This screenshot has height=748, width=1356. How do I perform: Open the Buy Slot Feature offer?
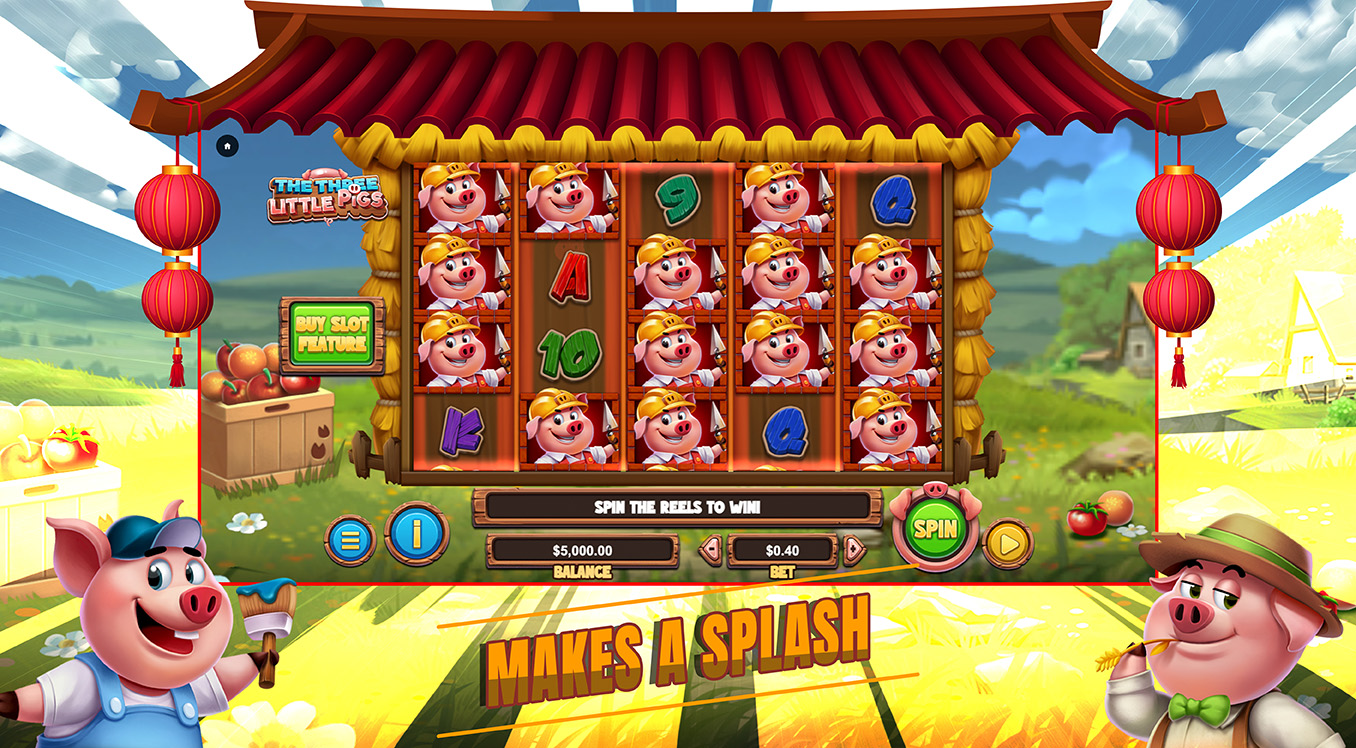(x=332, y=335)
